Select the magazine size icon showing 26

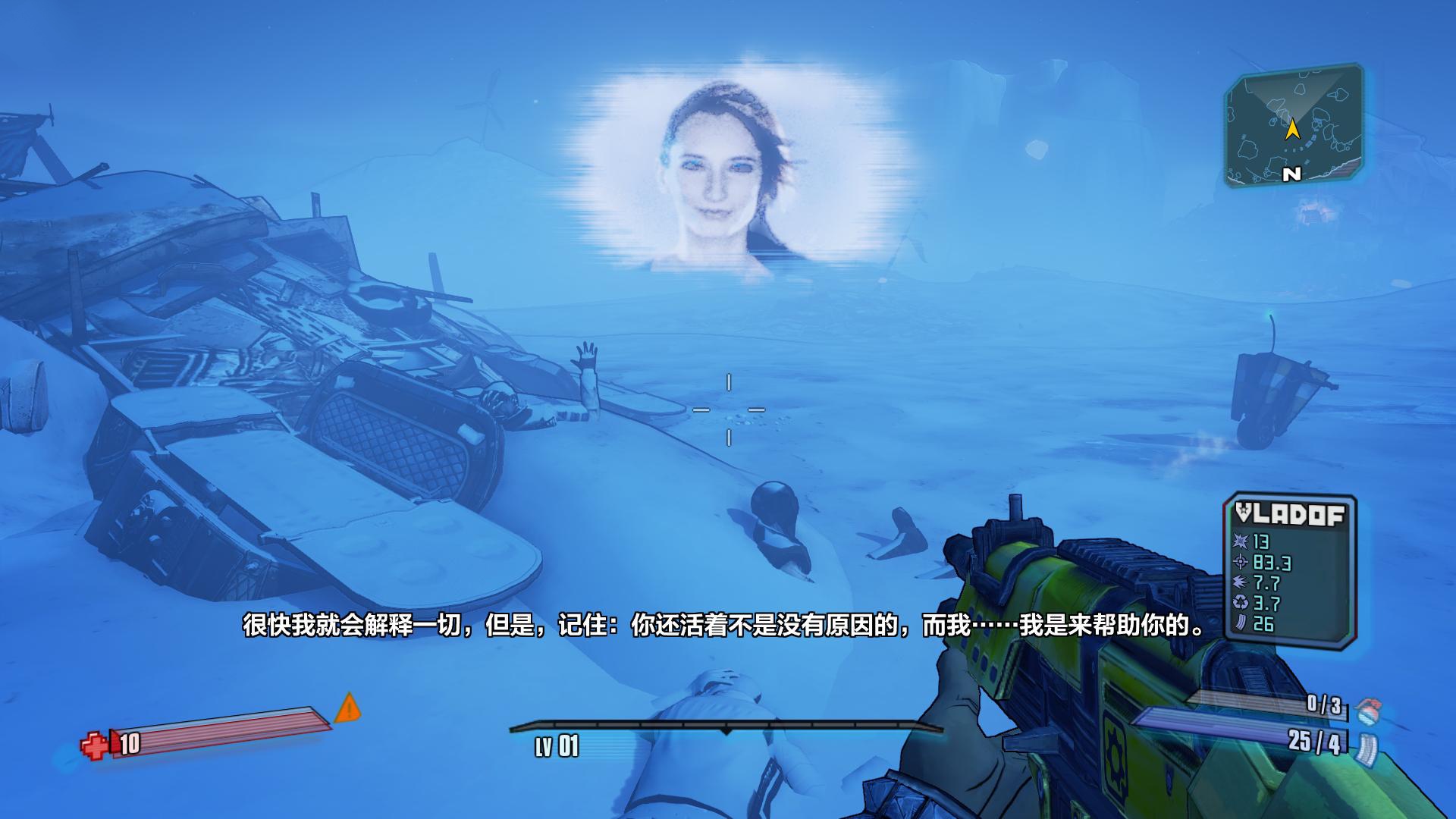coord(1240,622)
